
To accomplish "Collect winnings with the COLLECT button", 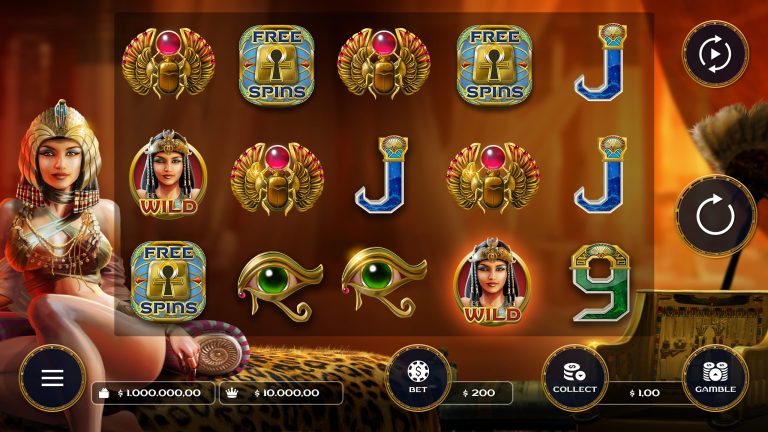I will pyautogui.click(x=575, y=378).
